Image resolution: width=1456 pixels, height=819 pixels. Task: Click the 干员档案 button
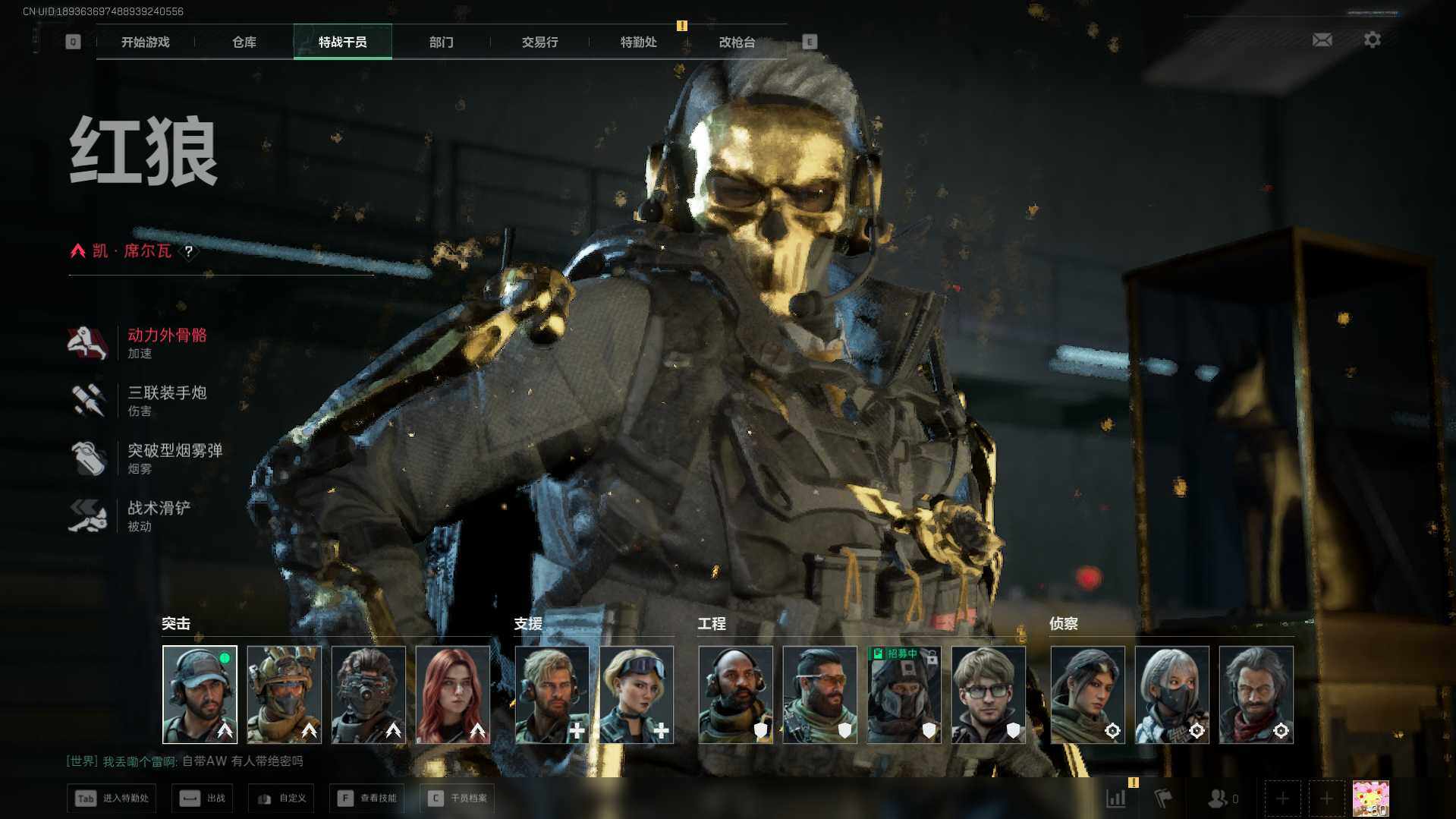tap(458, 798)
